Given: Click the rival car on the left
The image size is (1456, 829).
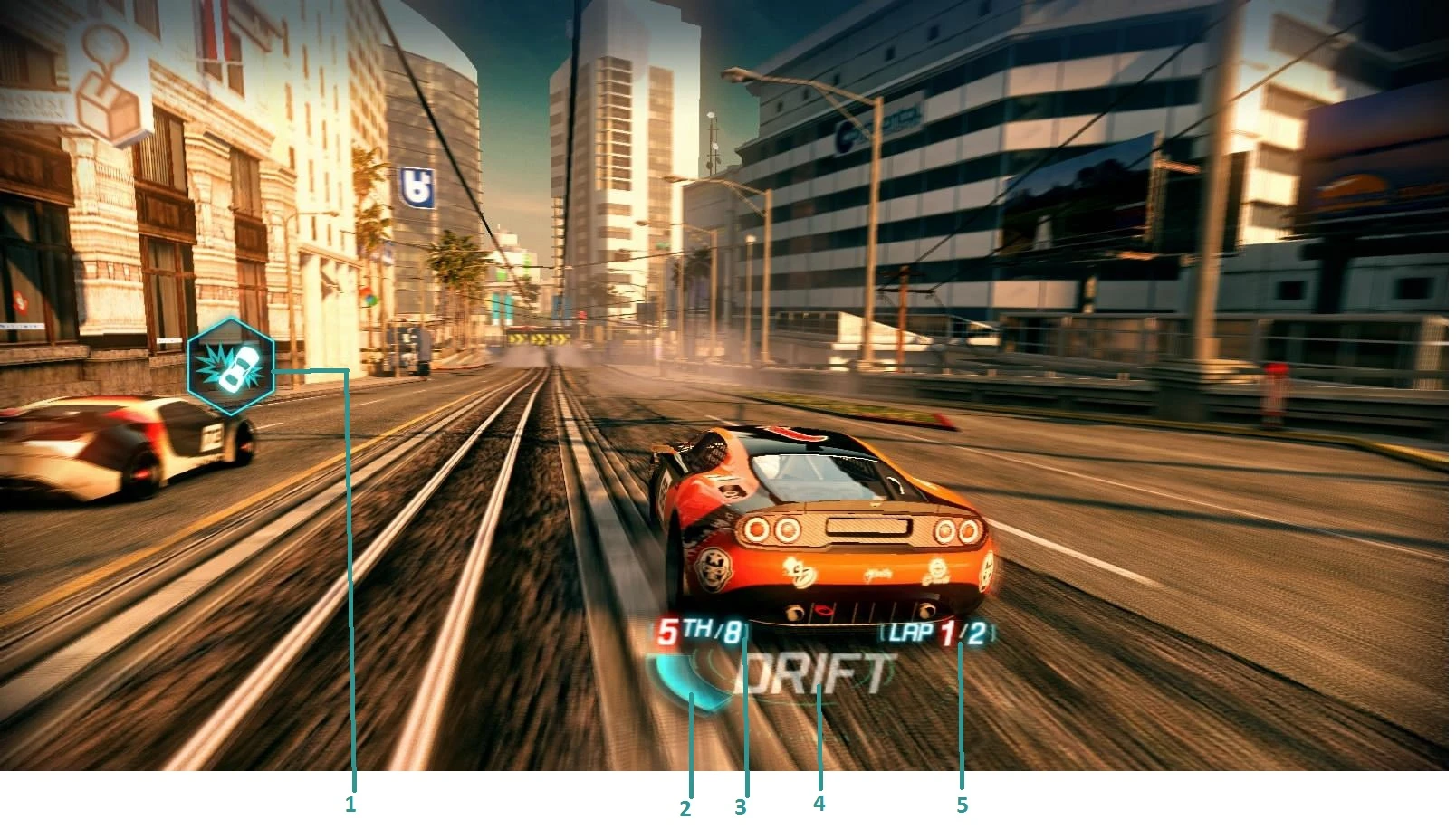Looking at the screenshot, I should pos(118,443).
